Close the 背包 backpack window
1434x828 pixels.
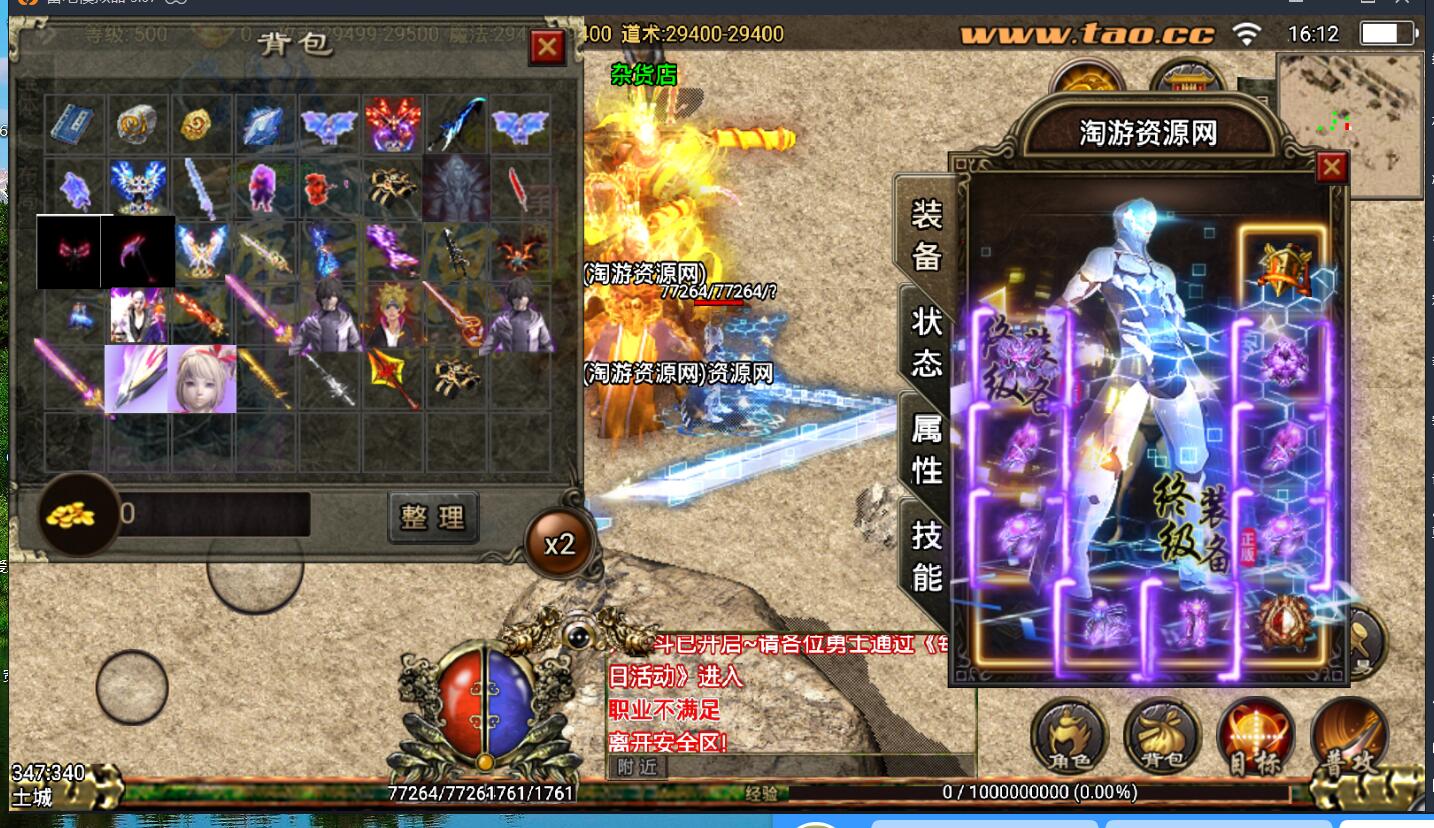click(547, 47)
